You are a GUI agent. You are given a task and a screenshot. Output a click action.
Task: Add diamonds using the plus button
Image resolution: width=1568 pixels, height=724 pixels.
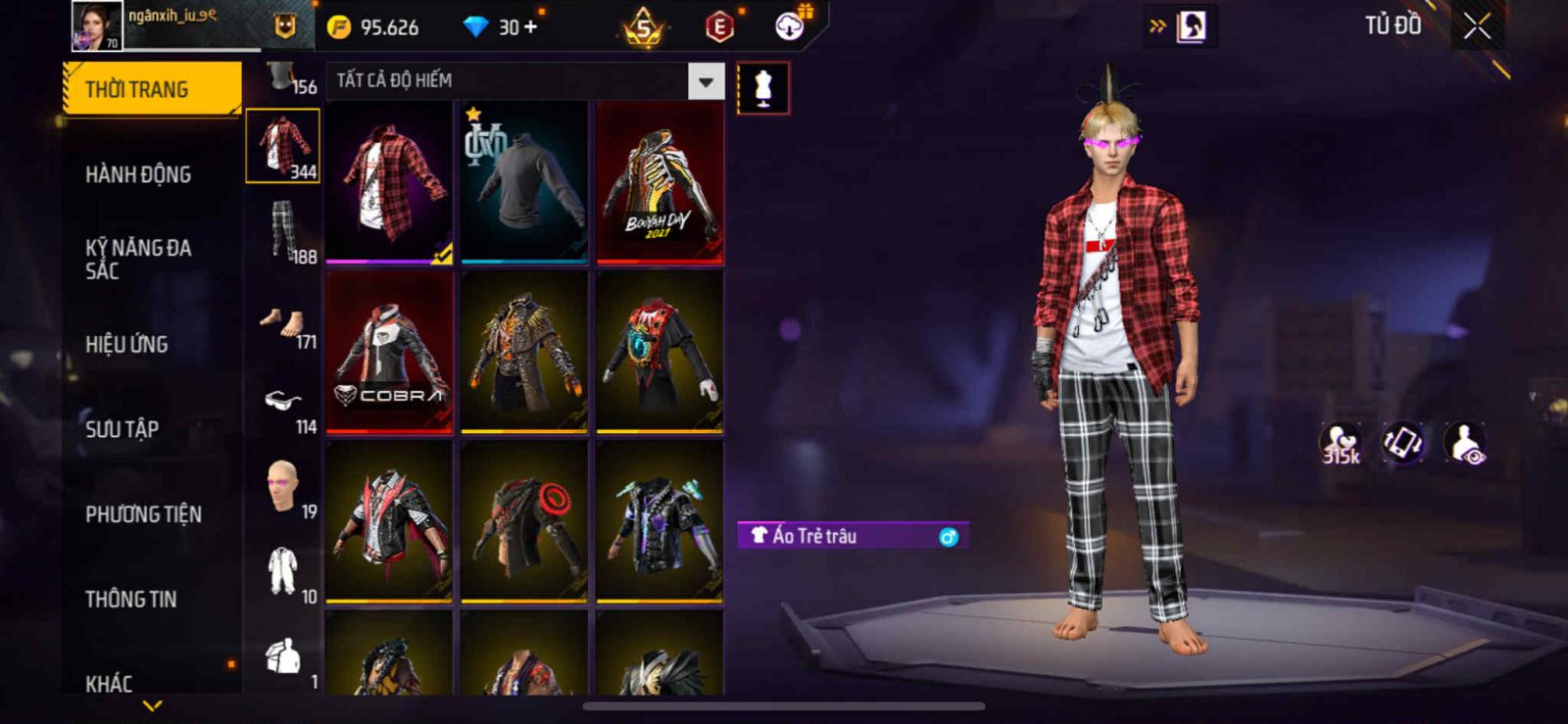click(x=530, y=26)
